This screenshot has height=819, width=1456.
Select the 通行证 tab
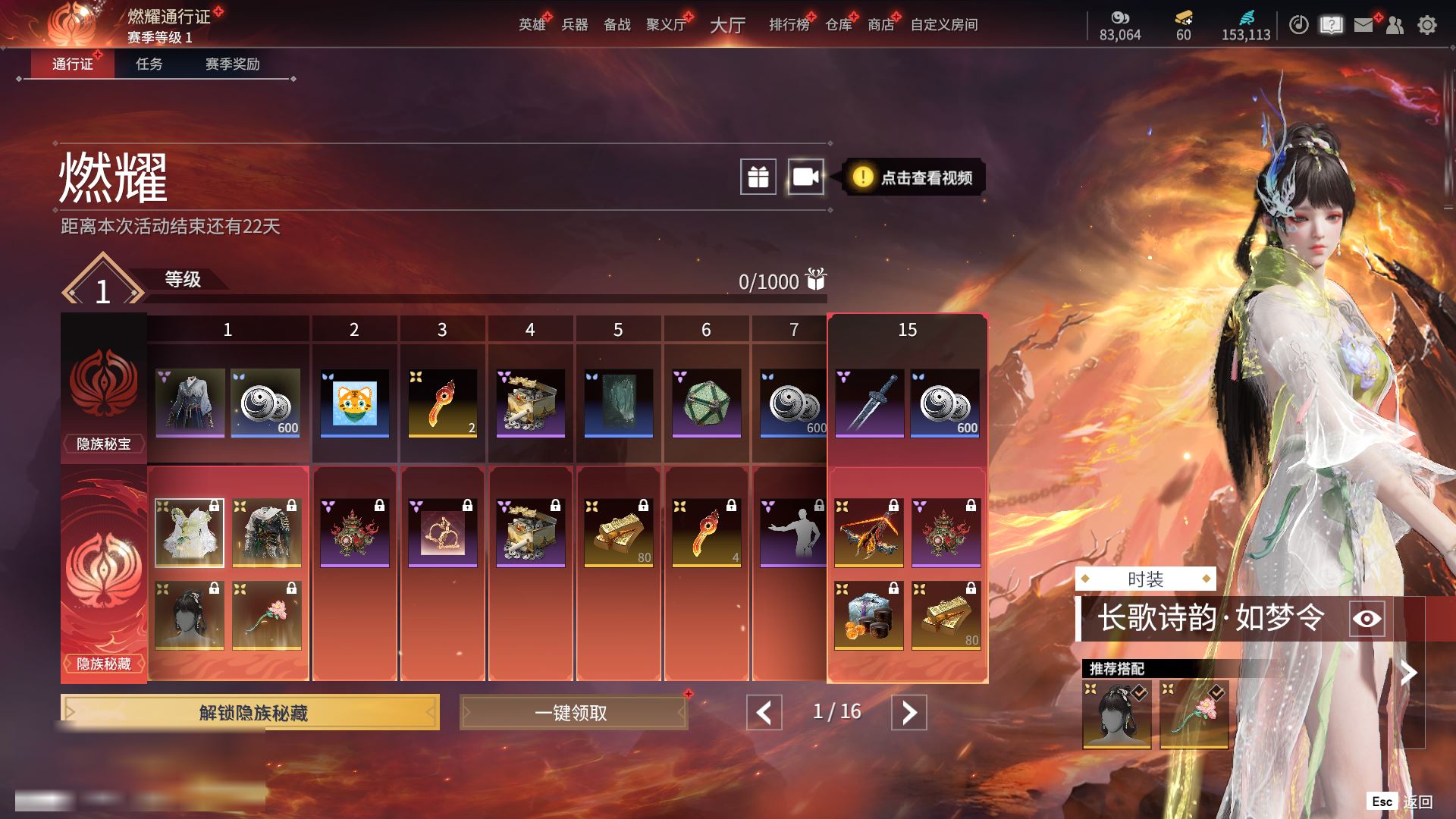[x=72, y=64]
